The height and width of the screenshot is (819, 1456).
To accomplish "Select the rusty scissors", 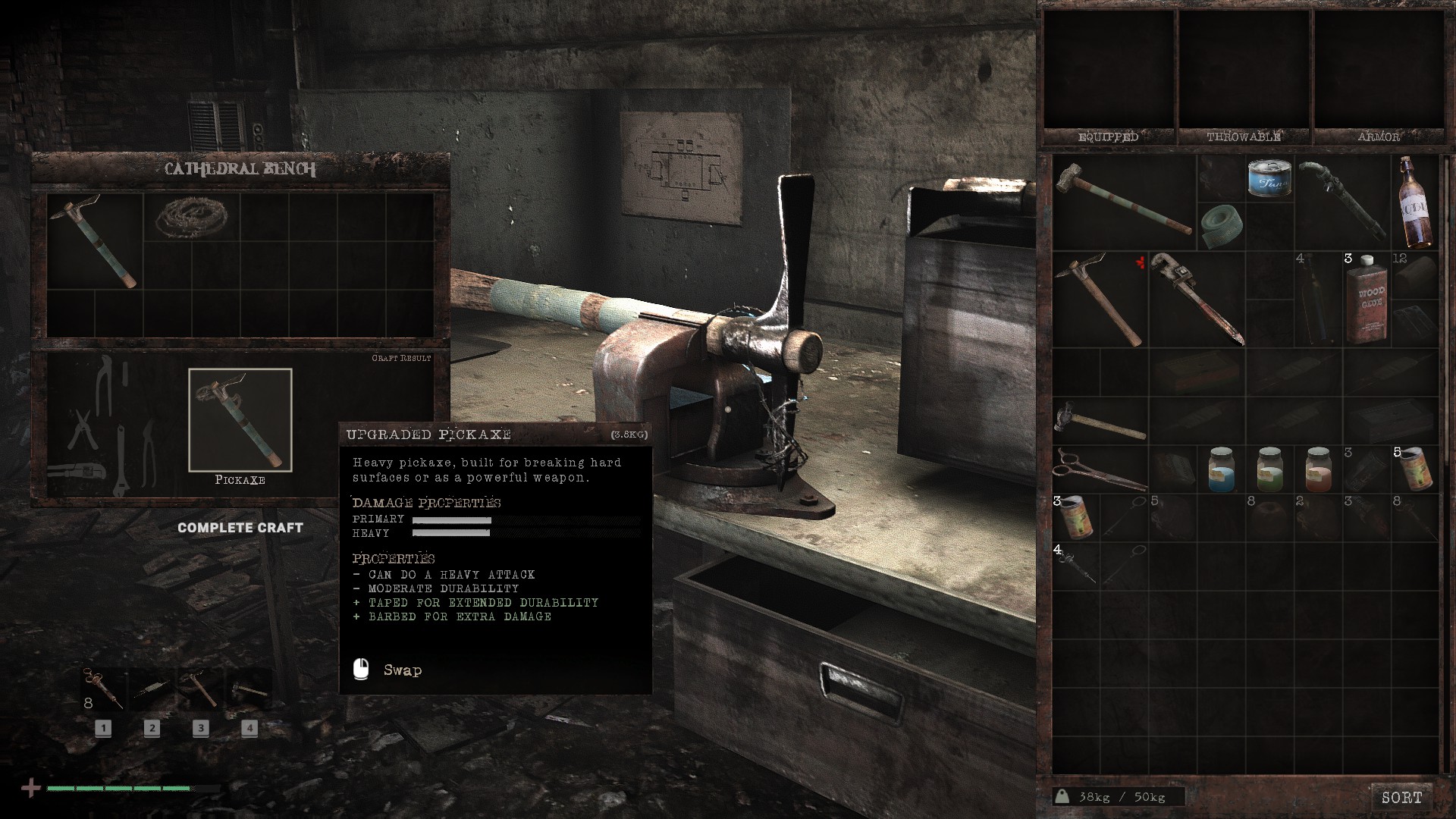I will 1099,469.
